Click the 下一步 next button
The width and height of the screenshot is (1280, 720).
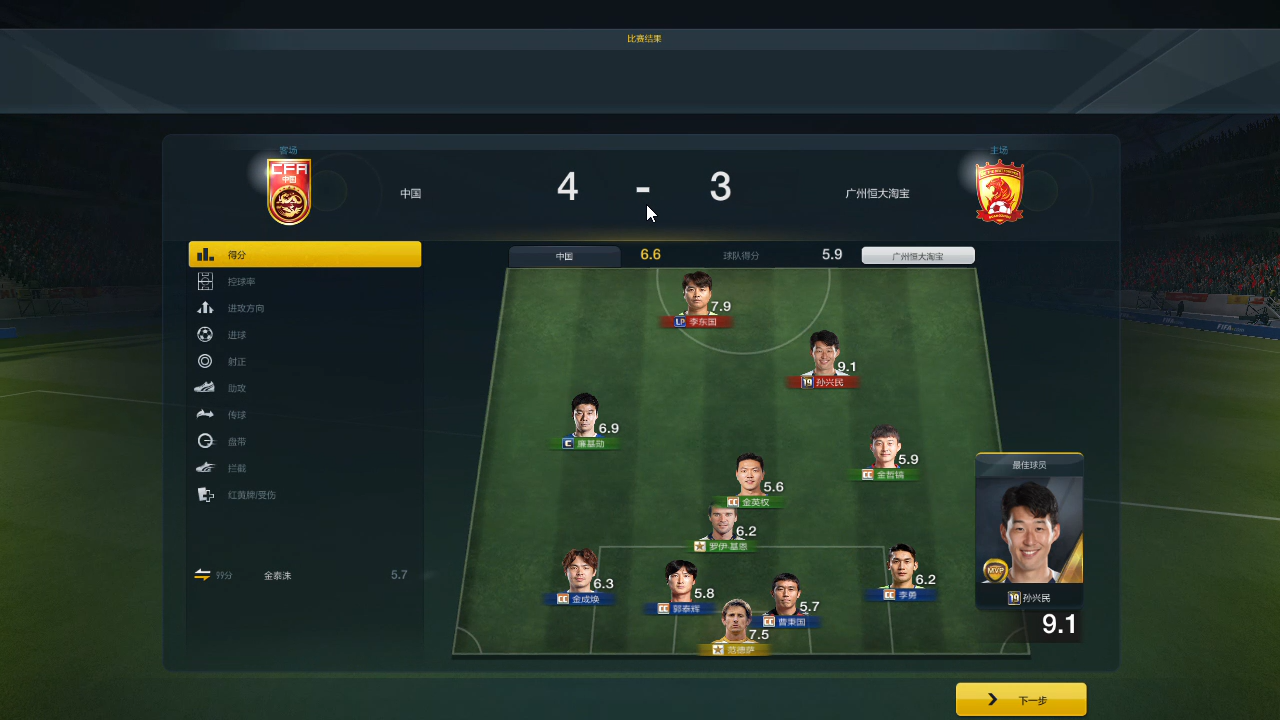coord(1021,700)
